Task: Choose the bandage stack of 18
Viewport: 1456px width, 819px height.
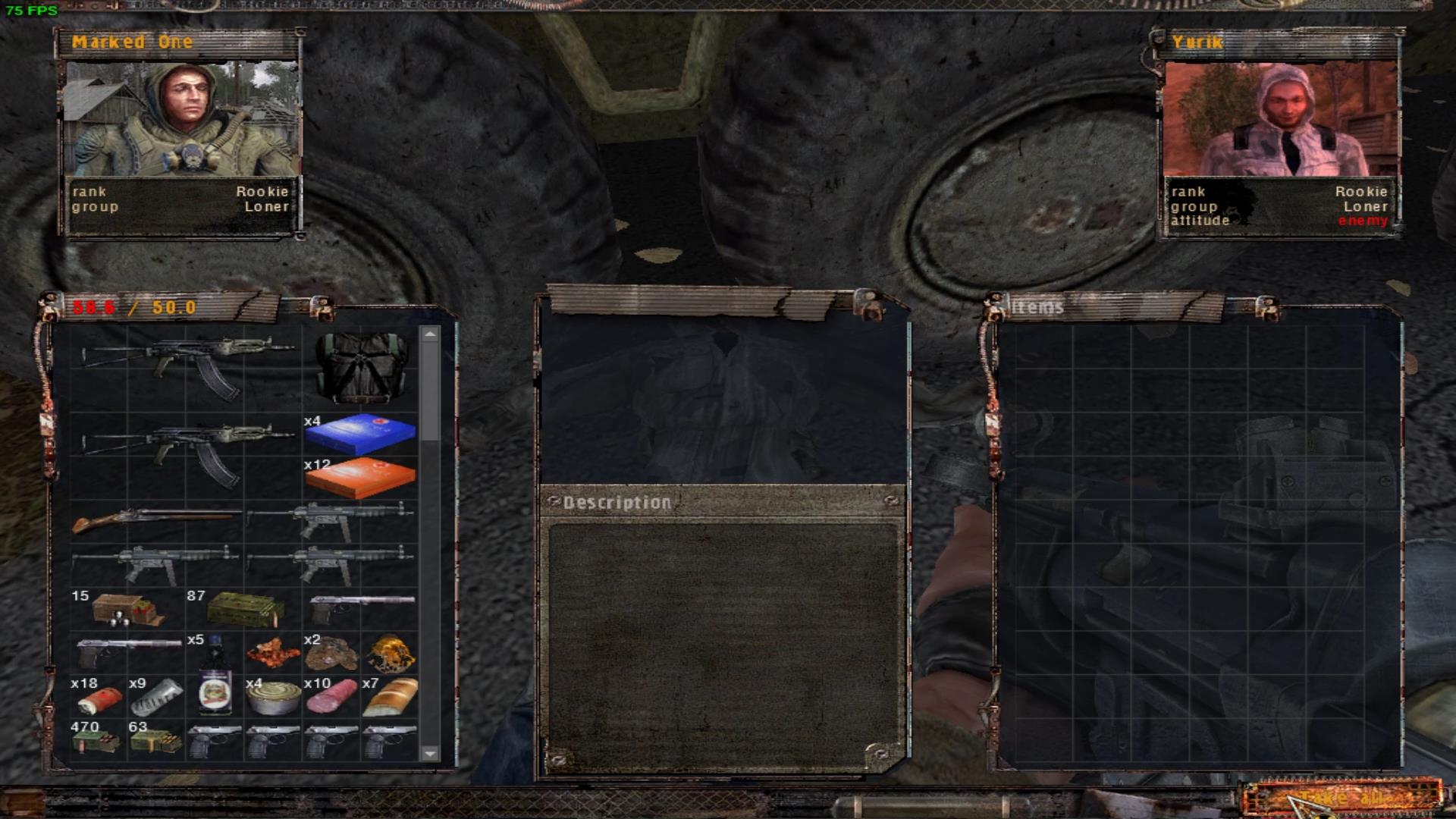Action: coord(99,698)
